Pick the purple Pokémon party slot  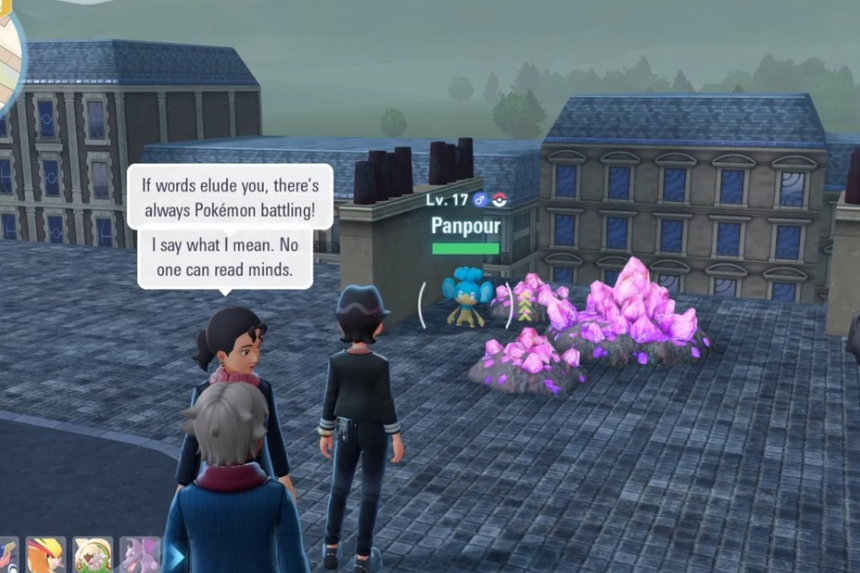click(x=140, y=556)
